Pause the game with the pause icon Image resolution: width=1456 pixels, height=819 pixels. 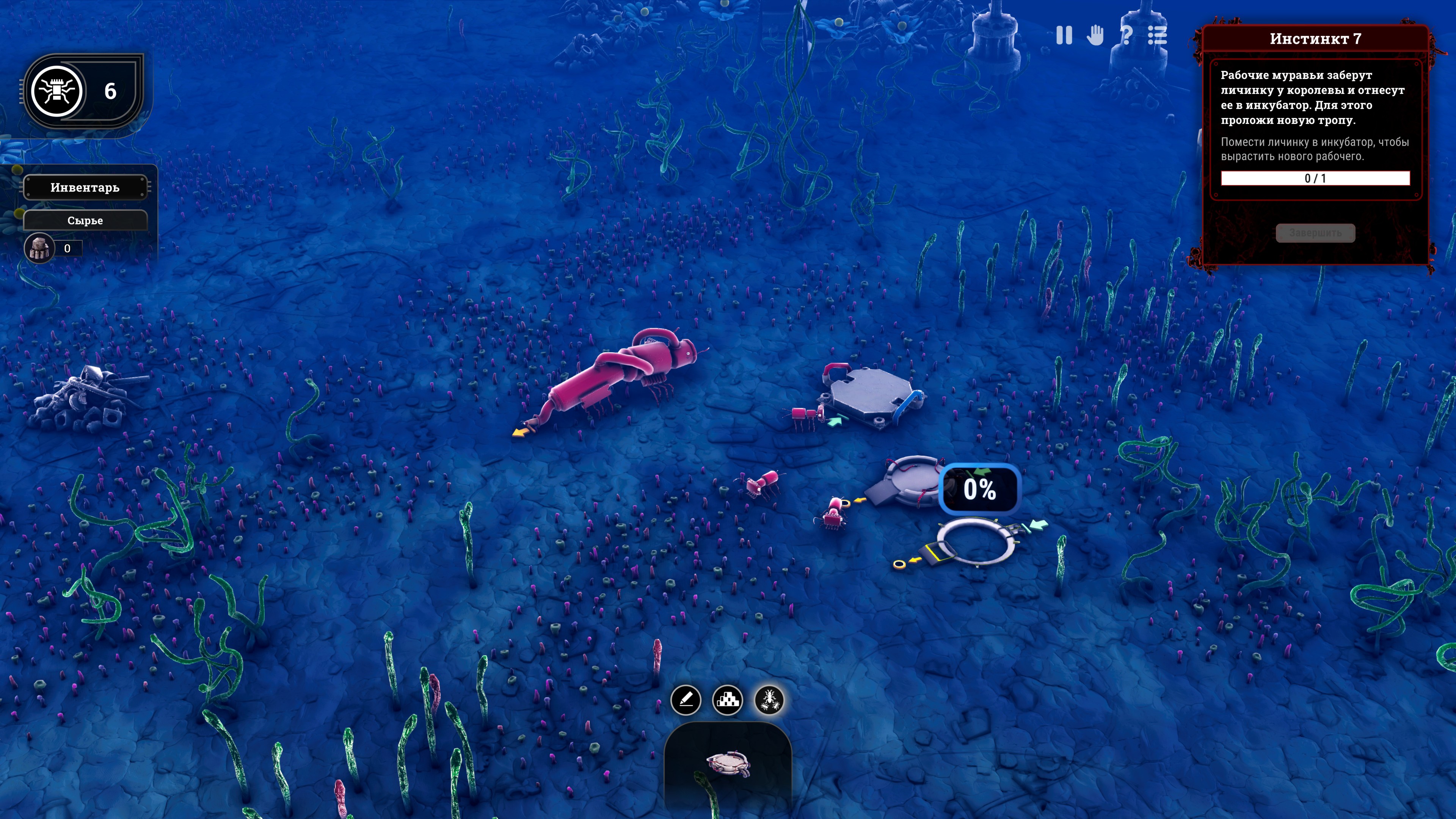click(x=1064, y=36)
